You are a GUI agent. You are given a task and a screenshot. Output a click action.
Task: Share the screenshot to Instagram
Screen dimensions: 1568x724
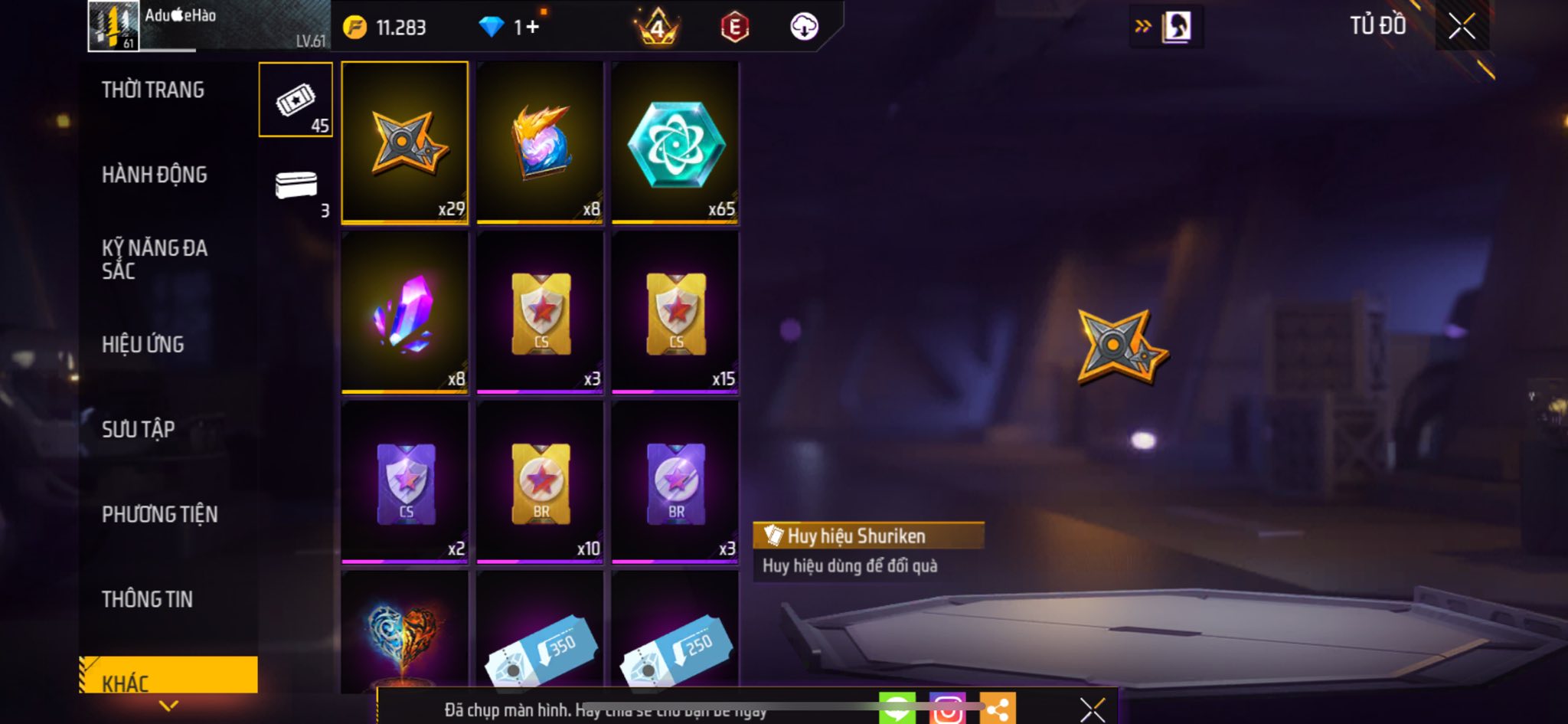coord(947,709)
